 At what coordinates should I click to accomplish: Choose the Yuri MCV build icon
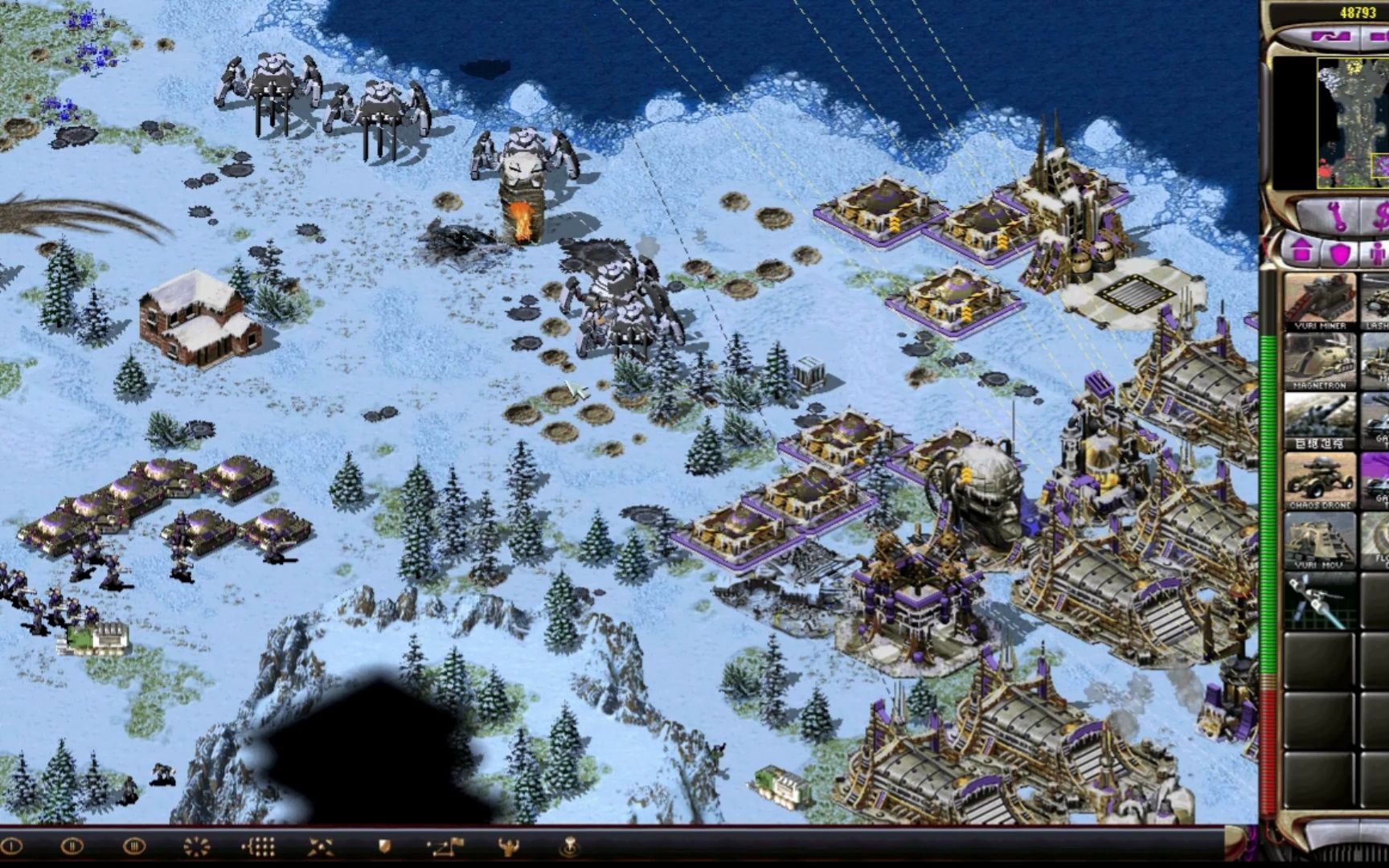point(1319,540)
